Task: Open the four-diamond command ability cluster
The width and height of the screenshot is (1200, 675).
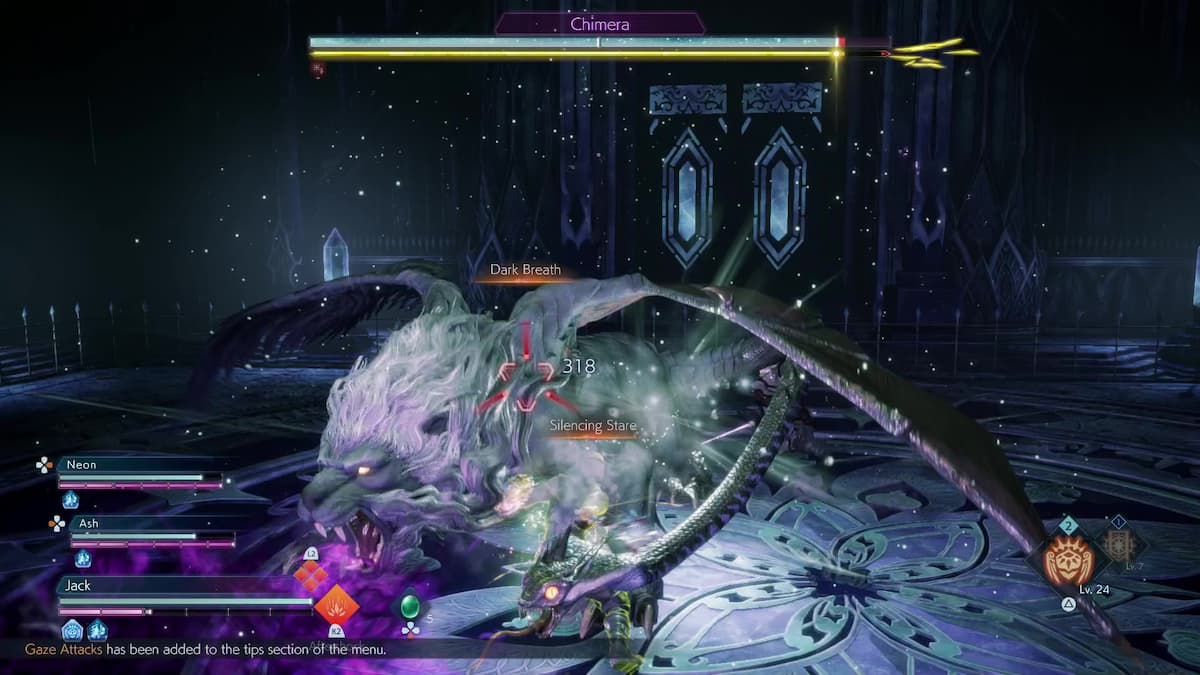Action: [x=310, y=574]
